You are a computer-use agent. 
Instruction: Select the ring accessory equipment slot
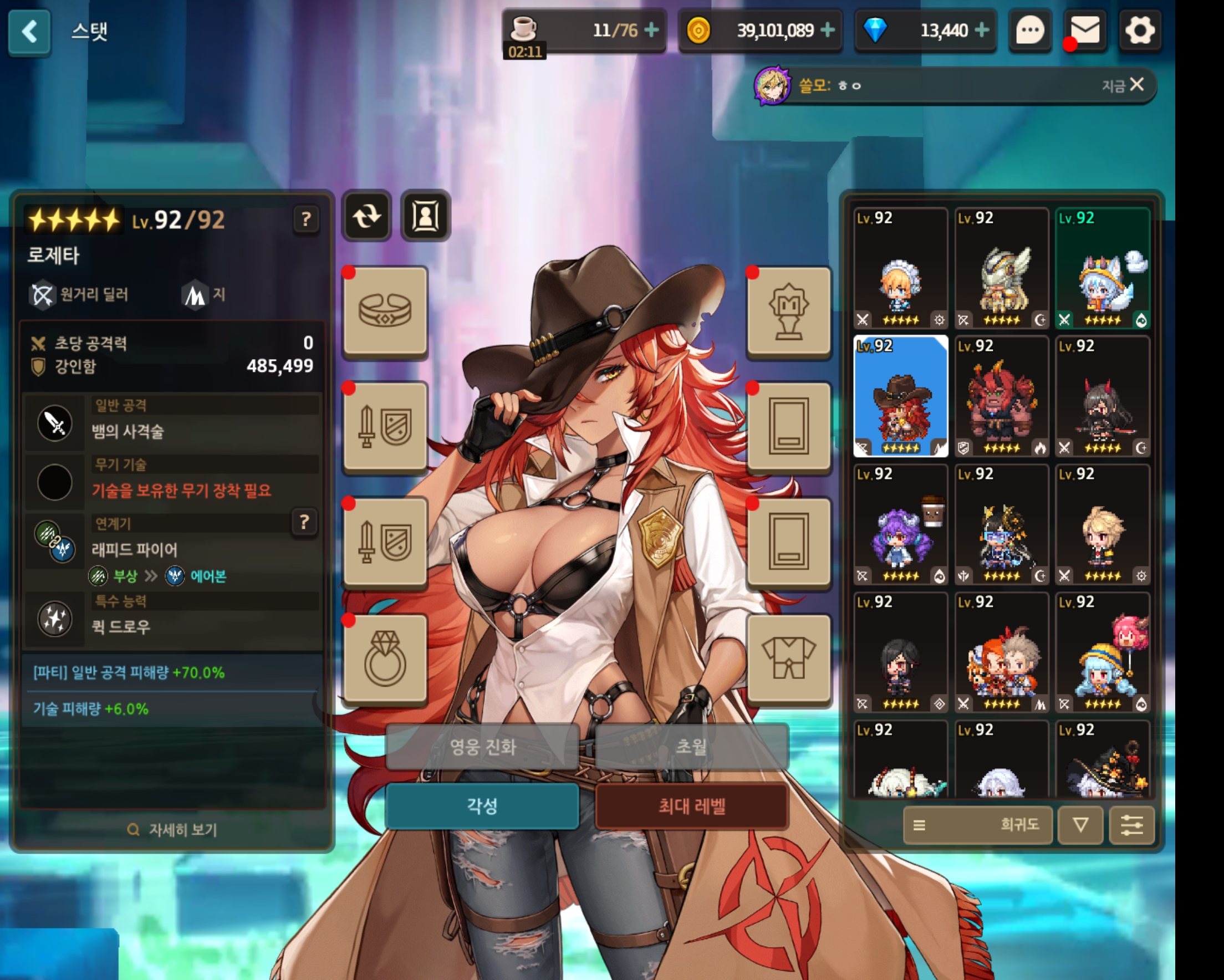[385, 659]
